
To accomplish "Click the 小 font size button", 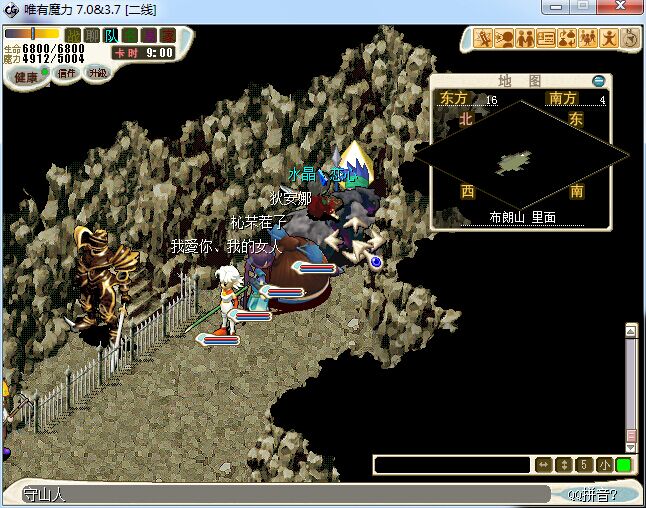I will point(604,465).
